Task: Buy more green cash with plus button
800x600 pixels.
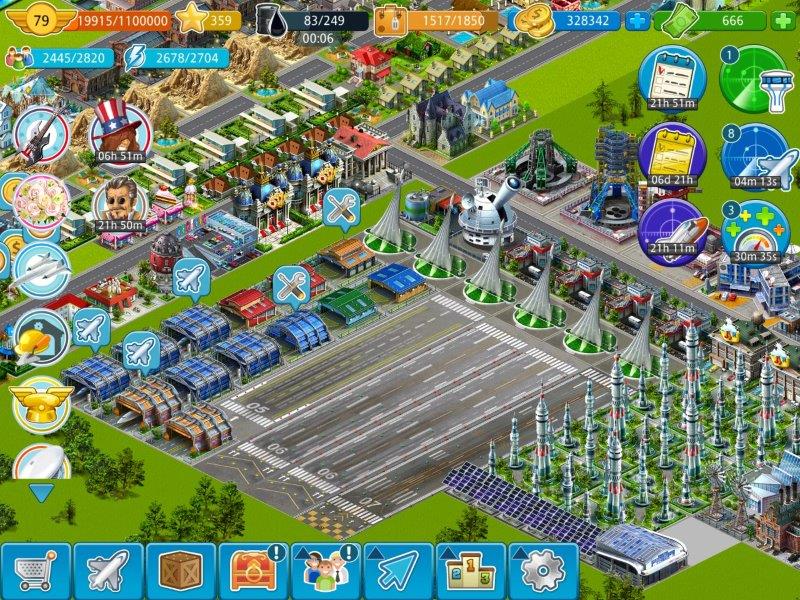Action: [783, 20]
